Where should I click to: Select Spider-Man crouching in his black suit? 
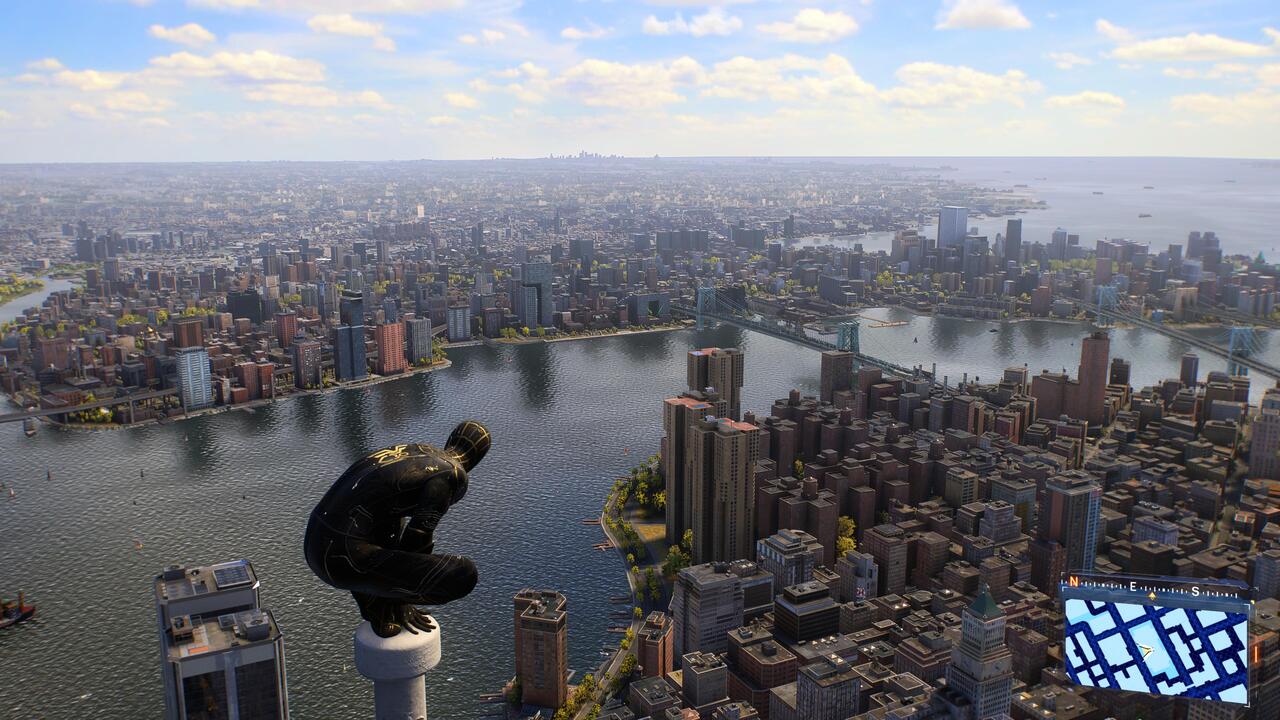395,520
